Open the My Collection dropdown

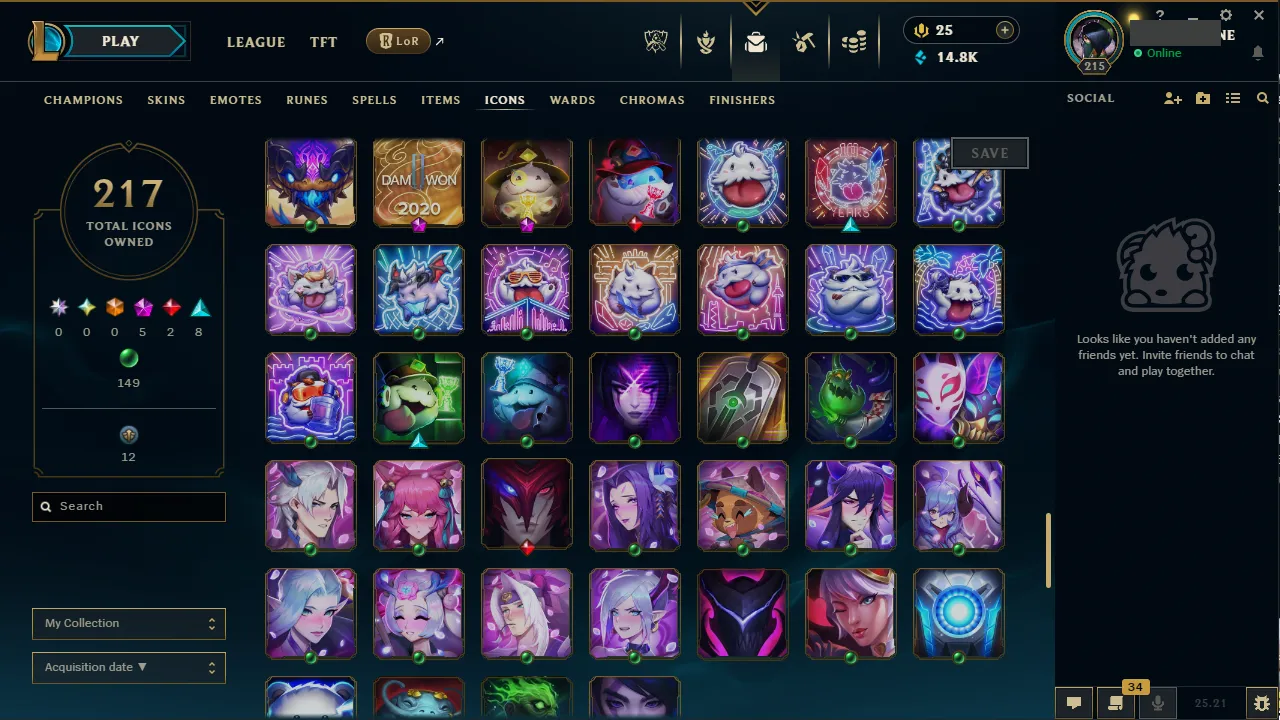pos(128,623)
